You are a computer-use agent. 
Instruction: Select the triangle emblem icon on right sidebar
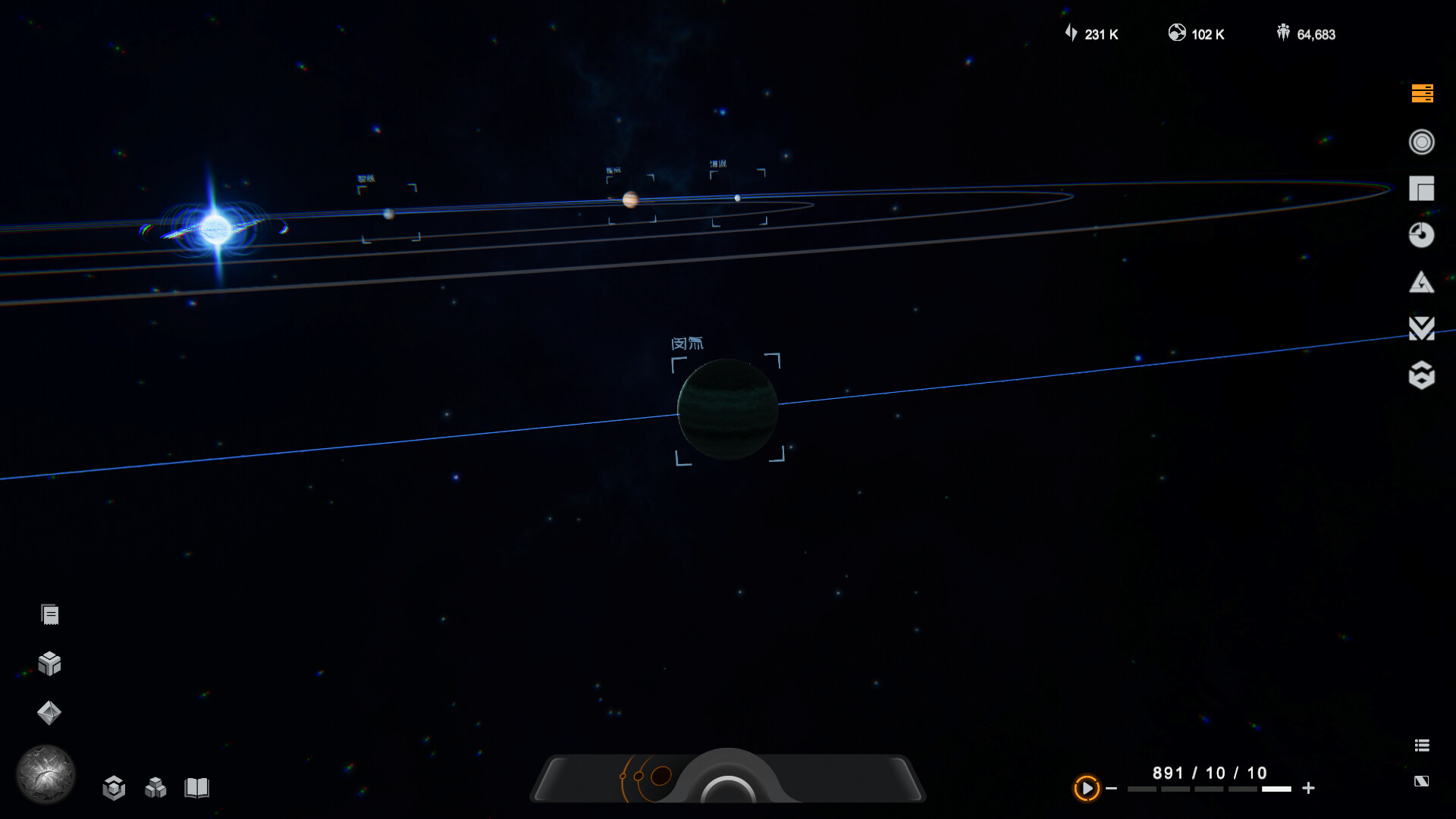click(1423, 283)
